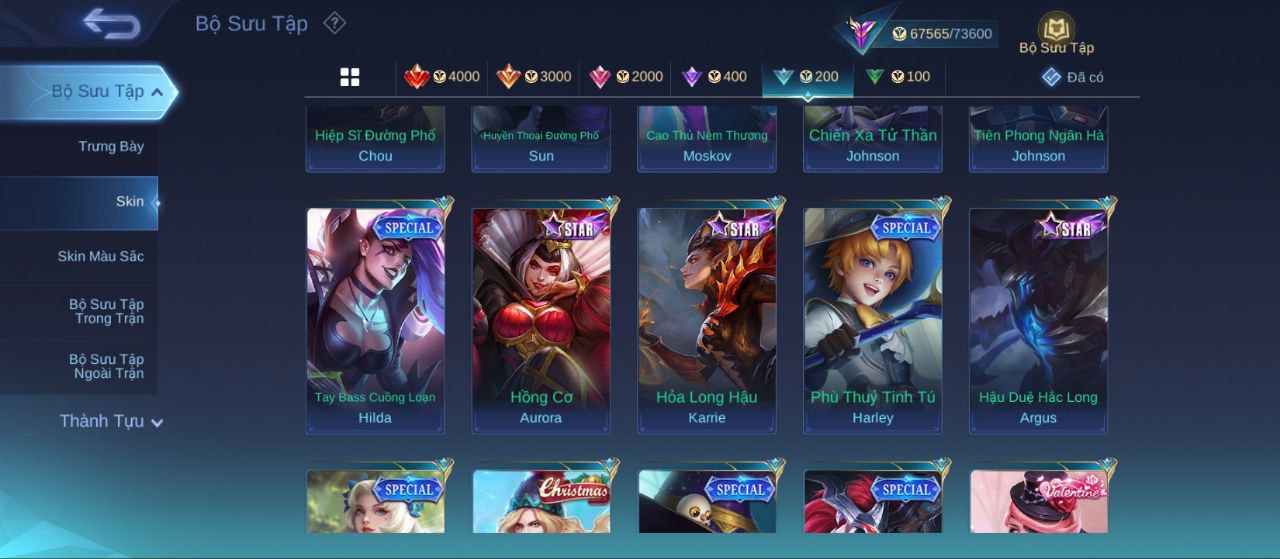The height and width of the screenshot is (559, 1280).
Task: Switch to the 3000-point tier tab
Action: pyautogui.click(x=534, y=77)
